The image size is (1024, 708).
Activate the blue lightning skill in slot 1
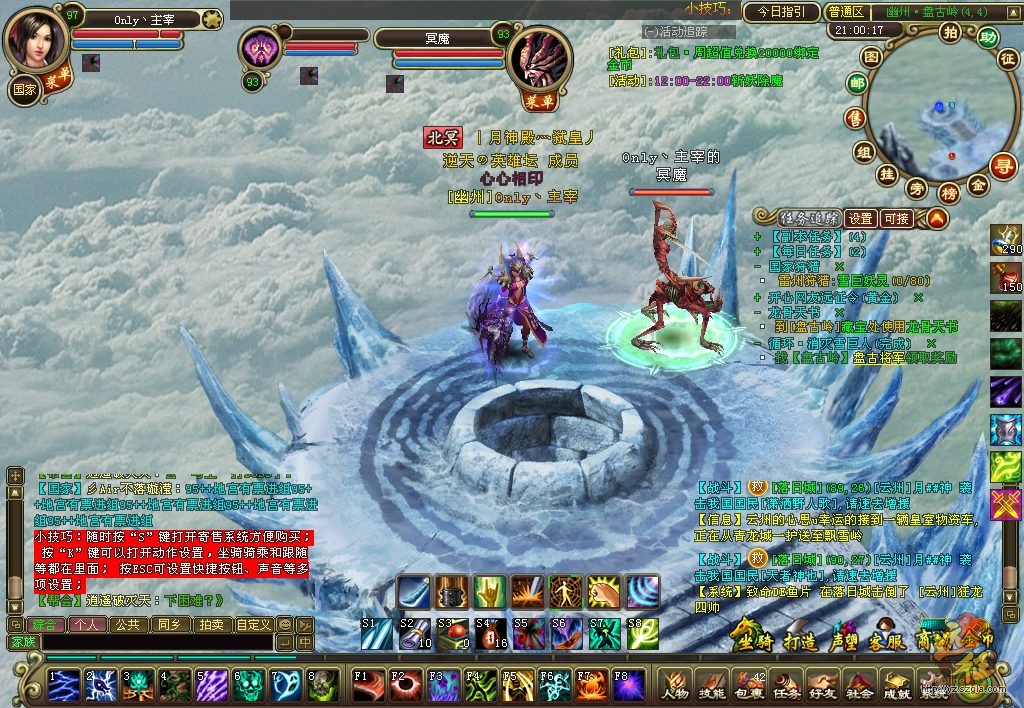[64, 685]
